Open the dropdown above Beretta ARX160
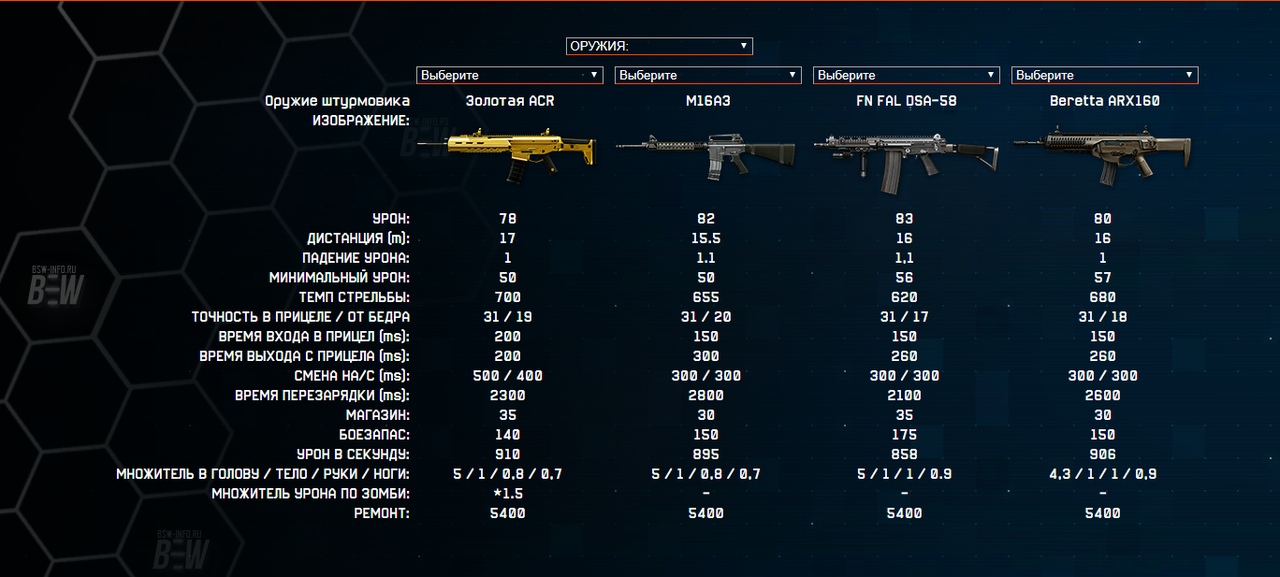This screenshot has height=577, width=1280. tap(1104, 75)
